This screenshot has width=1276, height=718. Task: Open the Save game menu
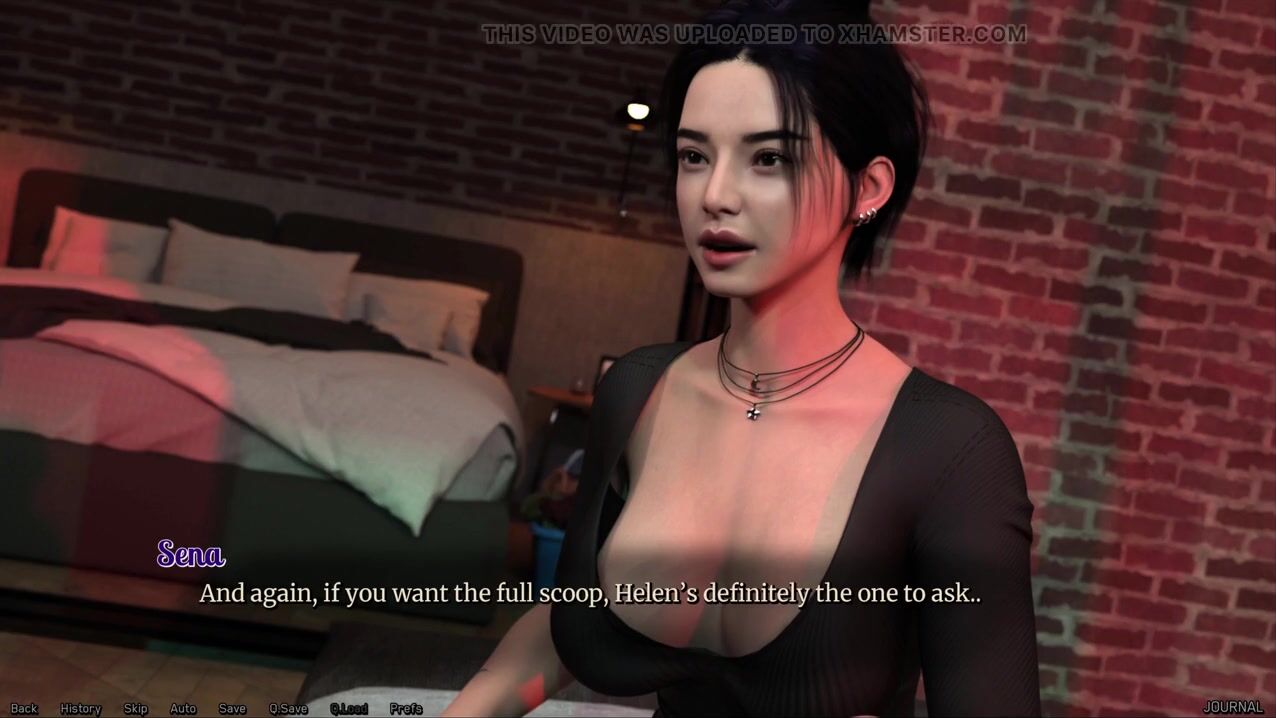[232, 708]
